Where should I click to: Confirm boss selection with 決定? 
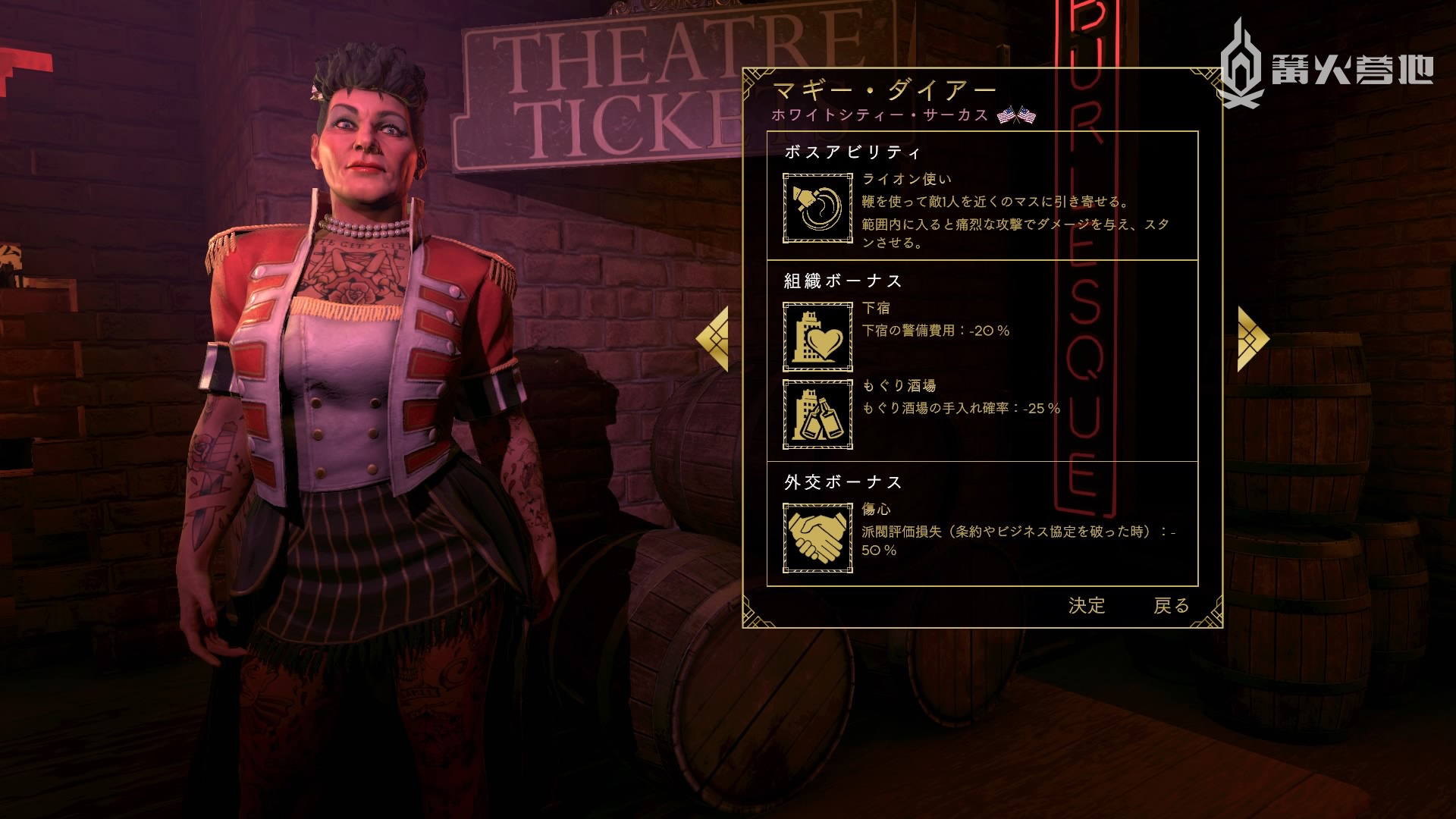(x=1087, y=605)
